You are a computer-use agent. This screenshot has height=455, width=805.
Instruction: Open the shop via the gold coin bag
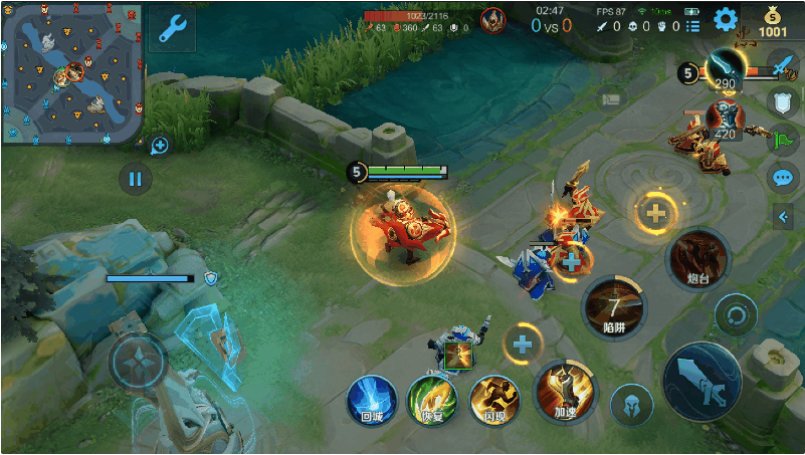pyautogui.click(x=772, y=20)
